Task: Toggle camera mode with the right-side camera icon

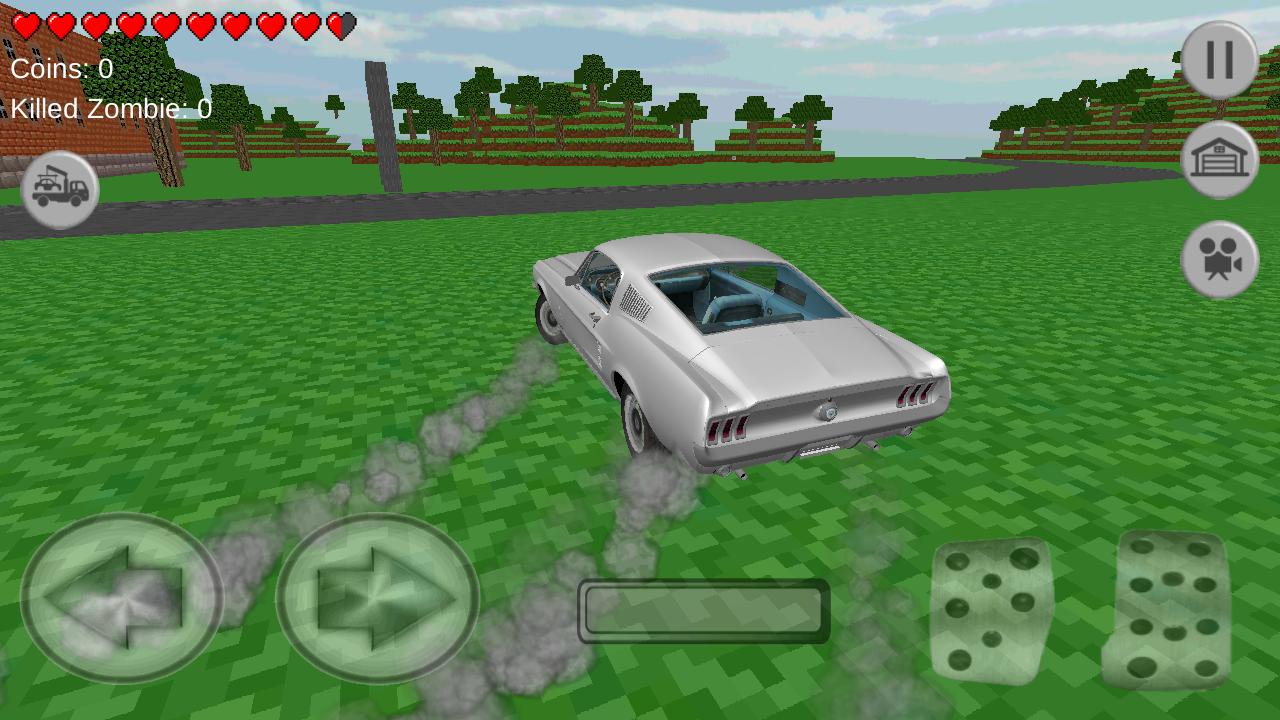Action: coord(1218,258)
